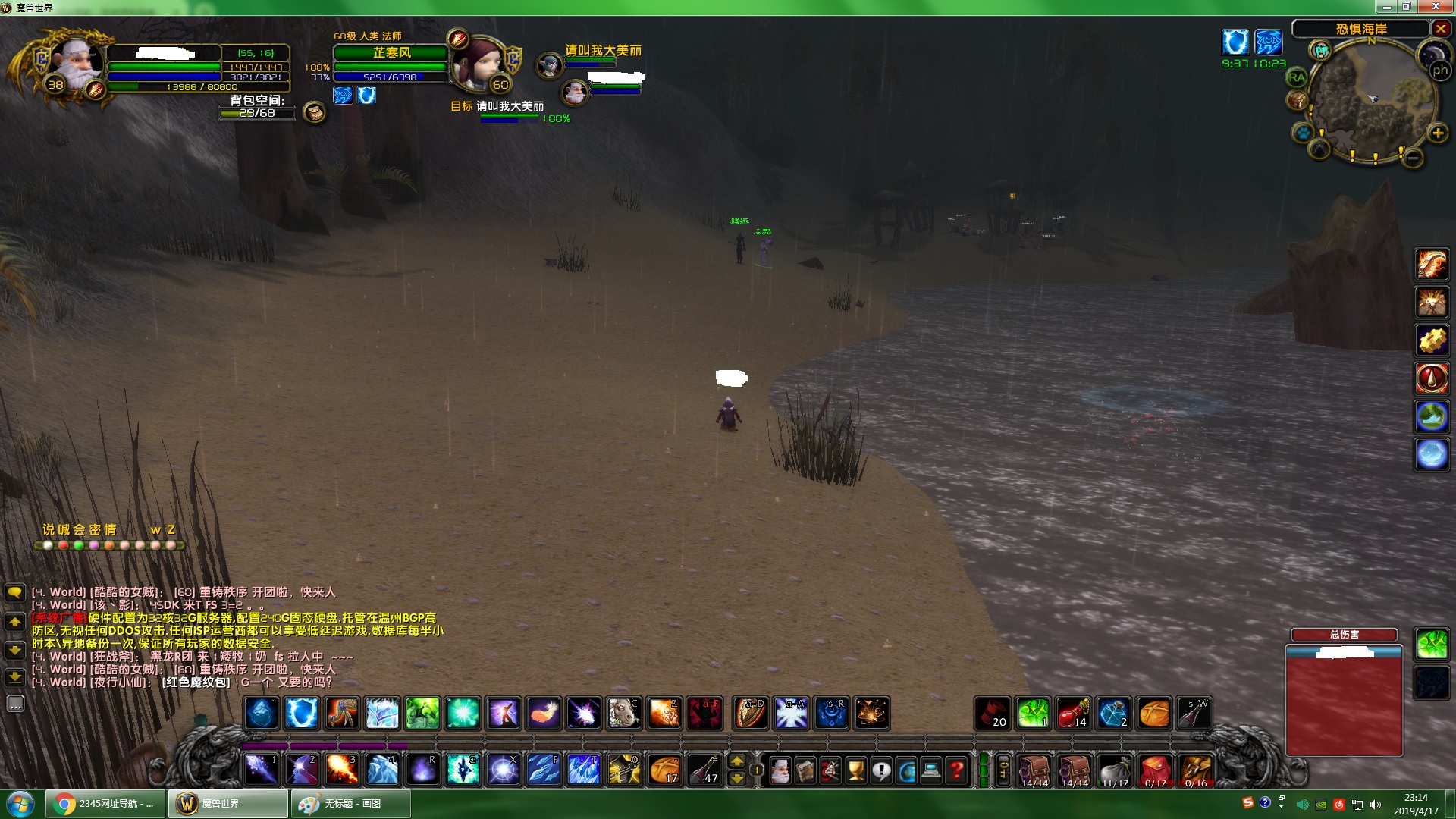This screenshot has height=819, width=1456.
Task: Zoom in on the minimap
Action: click(1437, 133)
